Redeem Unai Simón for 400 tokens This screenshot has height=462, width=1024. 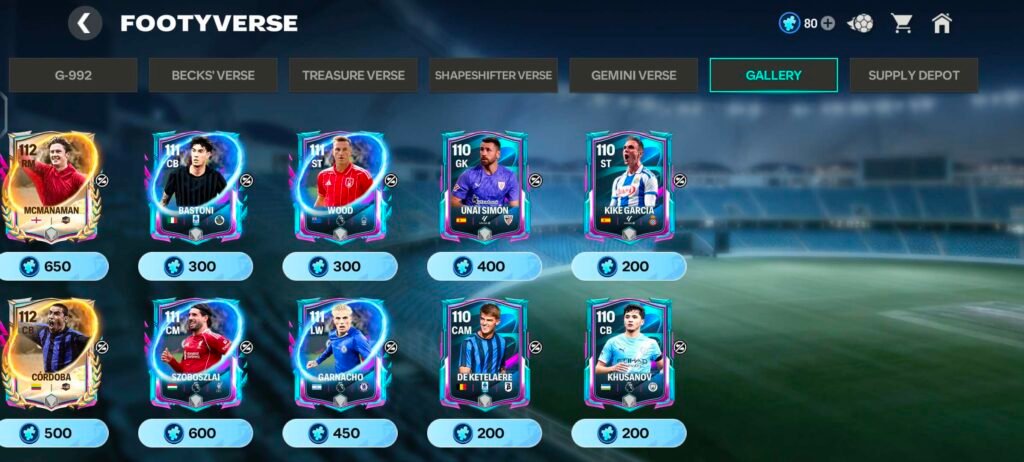[484, 266]
